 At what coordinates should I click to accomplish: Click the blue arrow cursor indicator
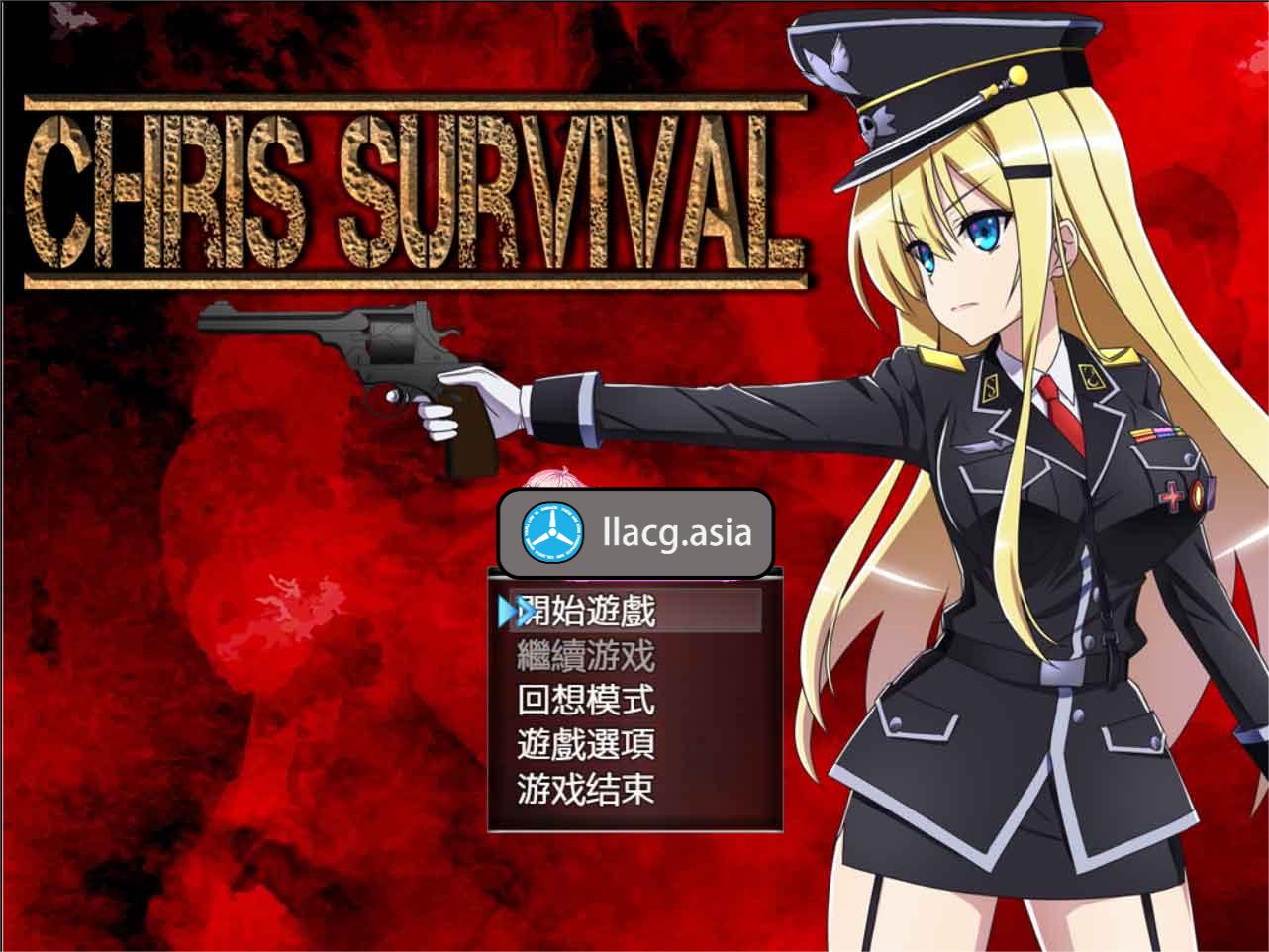(511, 612)
